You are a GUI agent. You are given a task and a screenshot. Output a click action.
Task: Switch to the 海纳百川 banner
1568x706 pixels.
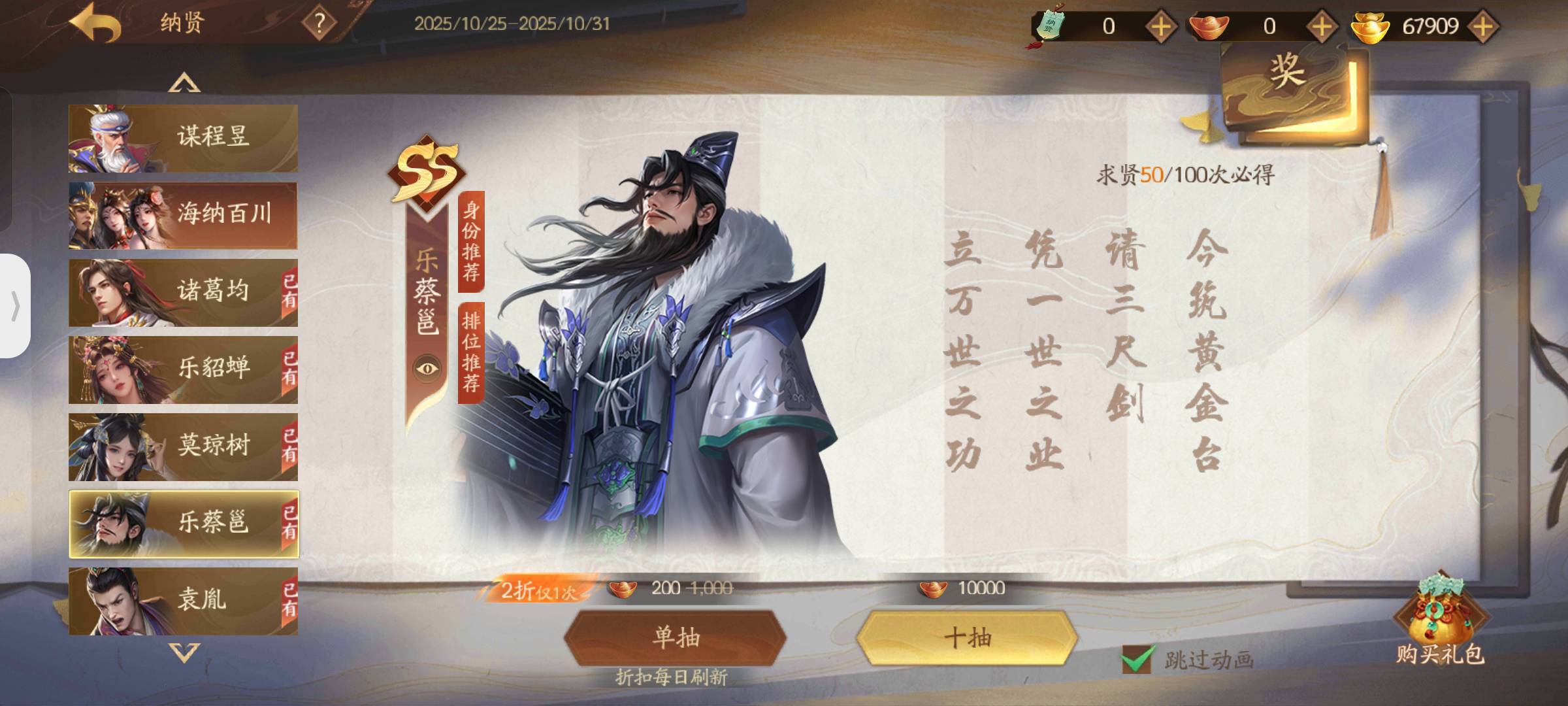[183, 215]
